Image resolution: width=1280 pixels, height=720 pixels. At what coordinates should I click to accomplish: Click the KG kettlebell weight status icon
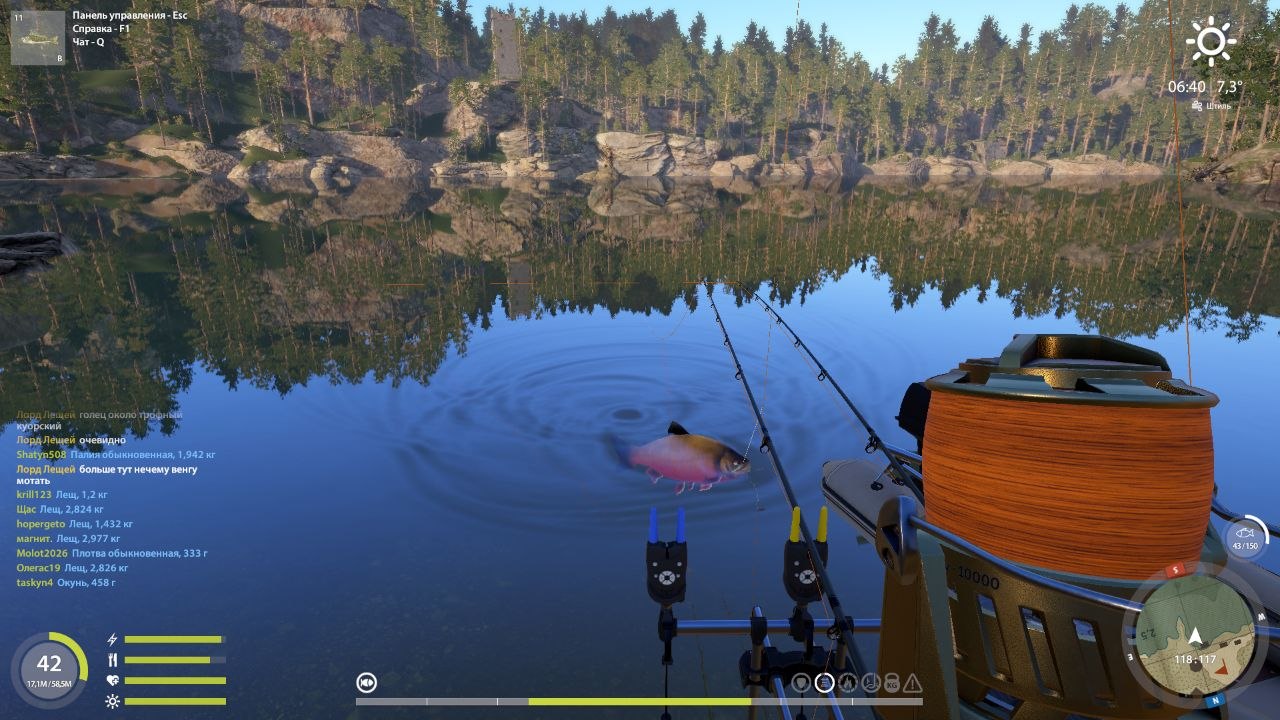click(892, 683)
